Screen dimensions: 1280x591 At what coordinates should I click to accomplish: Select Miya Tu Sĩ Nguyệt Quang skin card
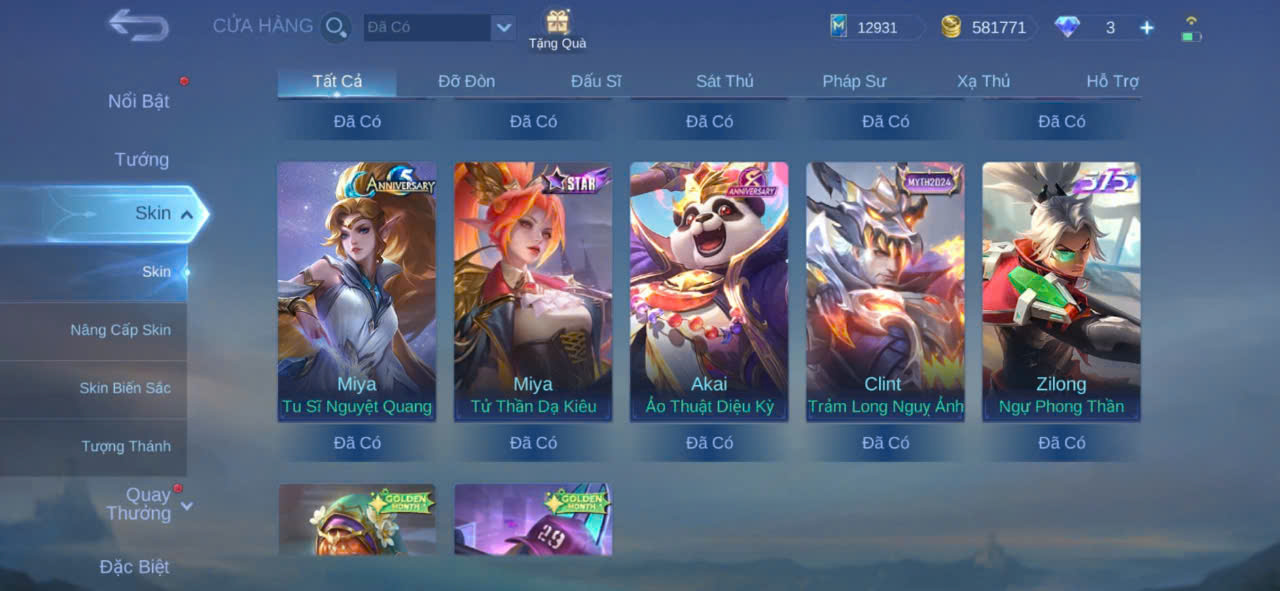tap(357, 290)
